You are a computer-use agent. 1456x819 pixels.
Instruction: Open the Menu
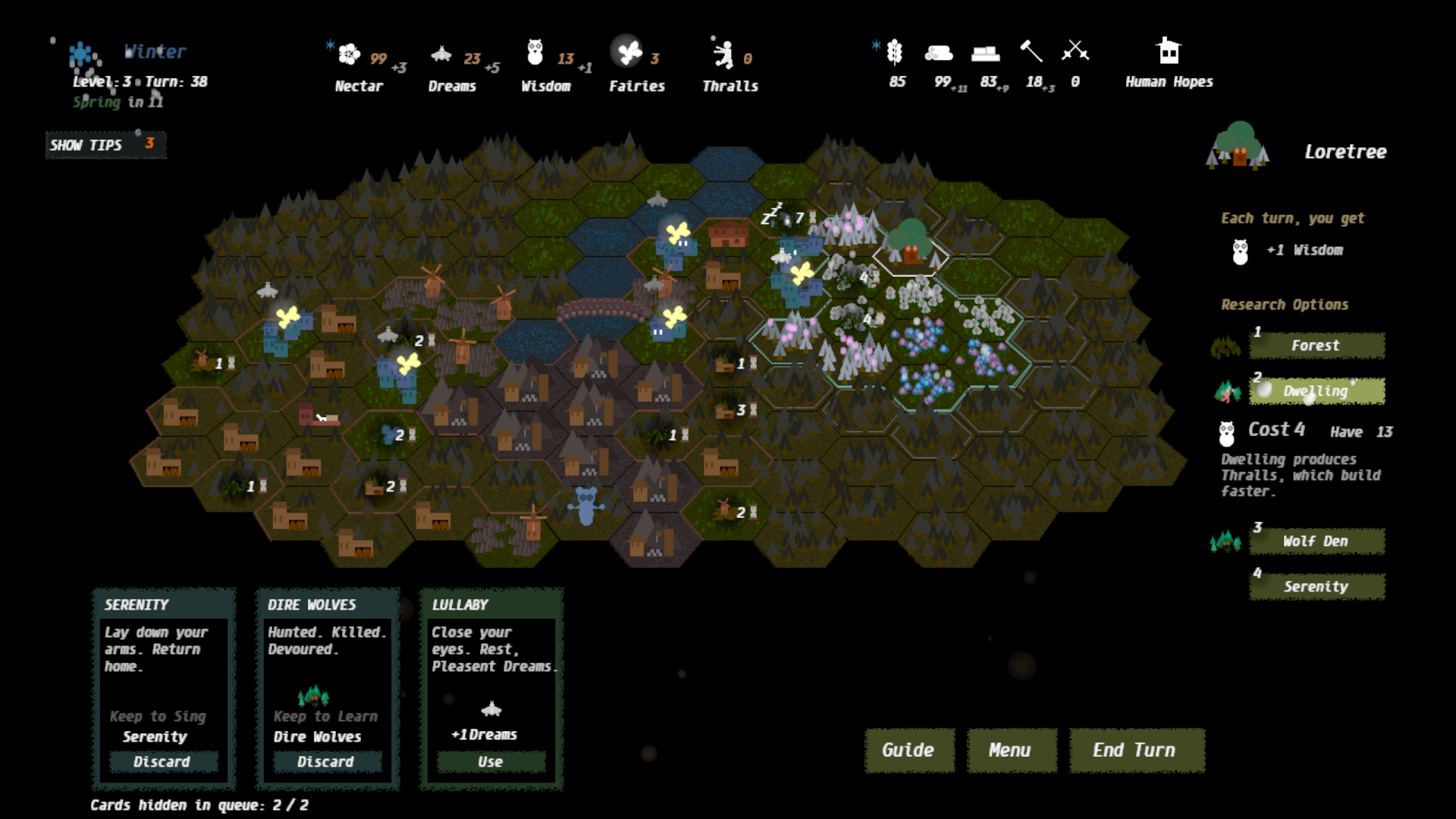click(x=1010, y=750)
